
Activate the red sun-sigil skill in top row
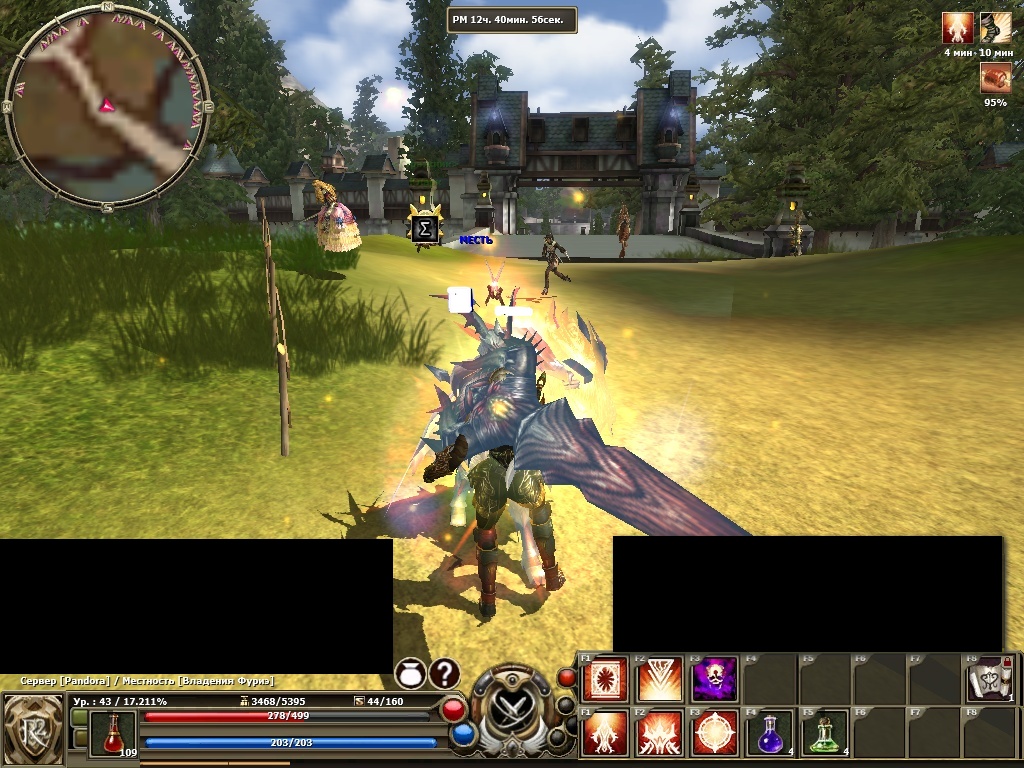605,680
